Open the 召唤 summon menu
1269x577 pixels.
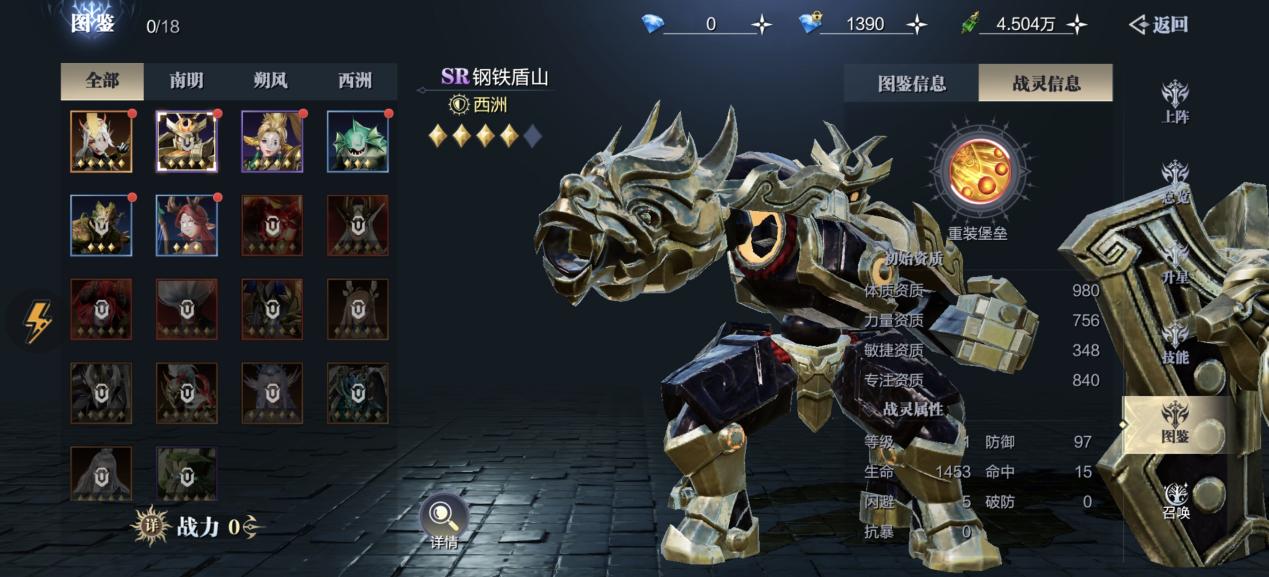(x=1175, y=501)
